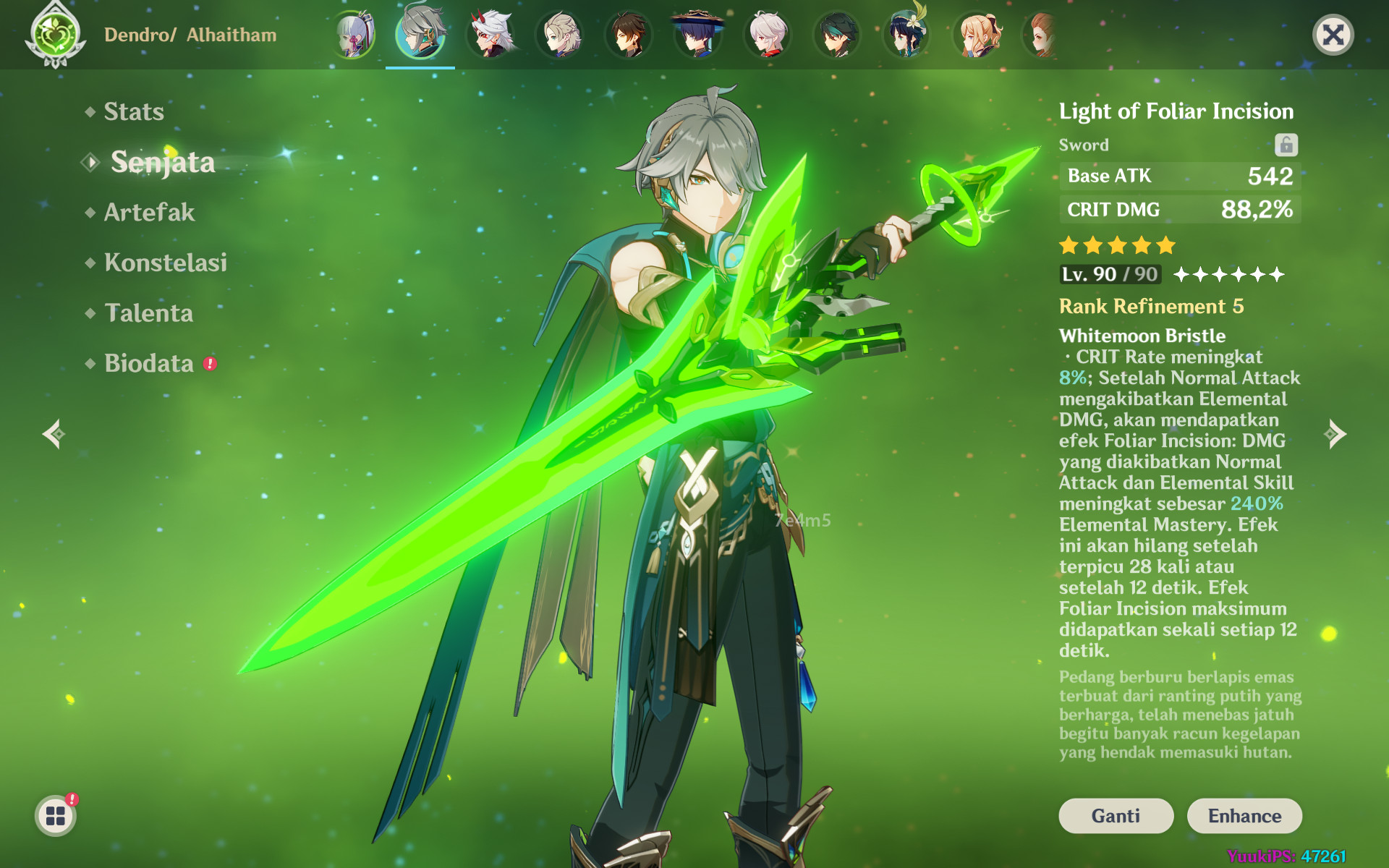Select Xiao's character portrait
1389x868 pixels.
(x=837, y=34)
